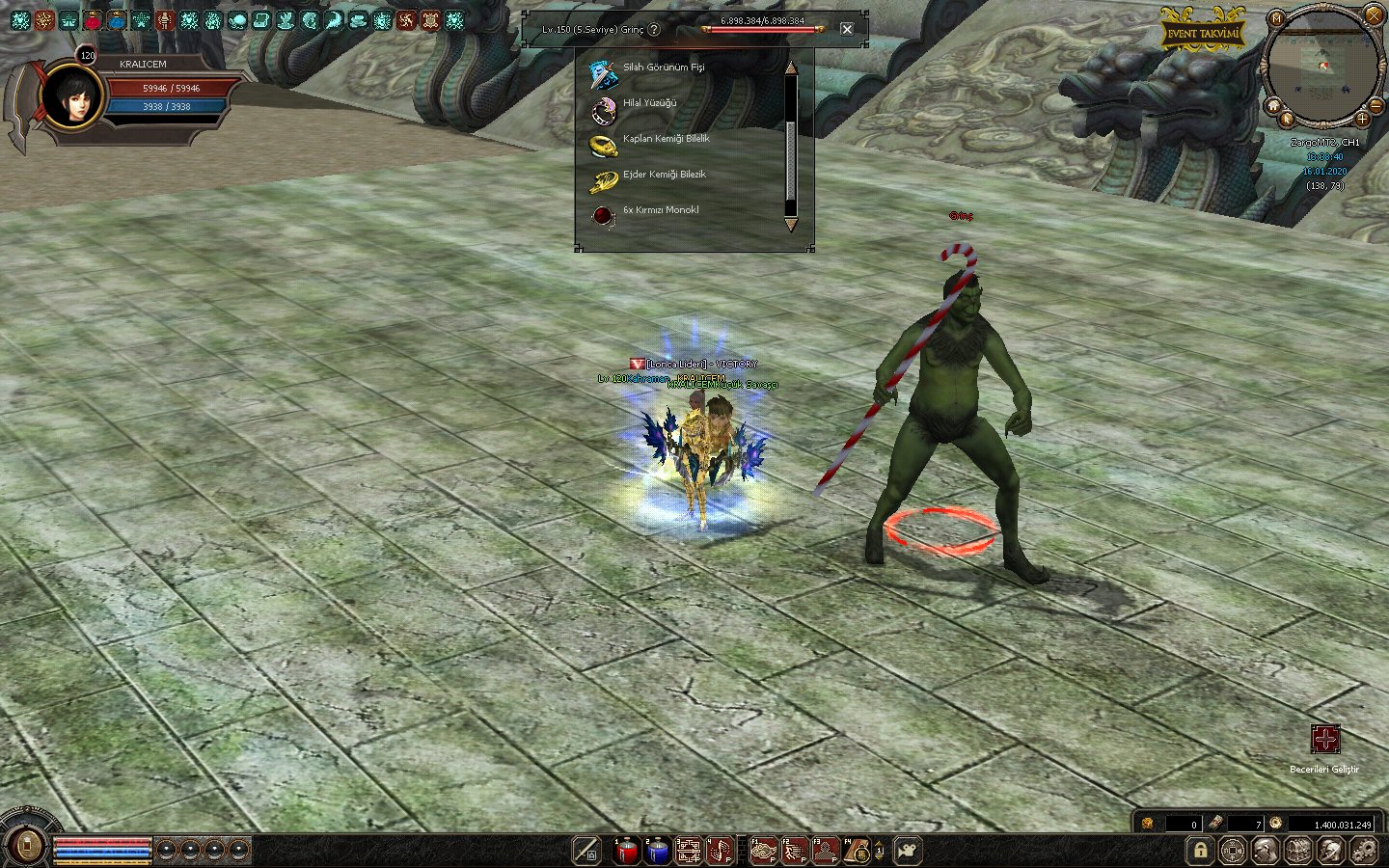Zoom out the minimap with minus button
The height and width of the screenshot is (868, 1389).
coord(1376,104)
